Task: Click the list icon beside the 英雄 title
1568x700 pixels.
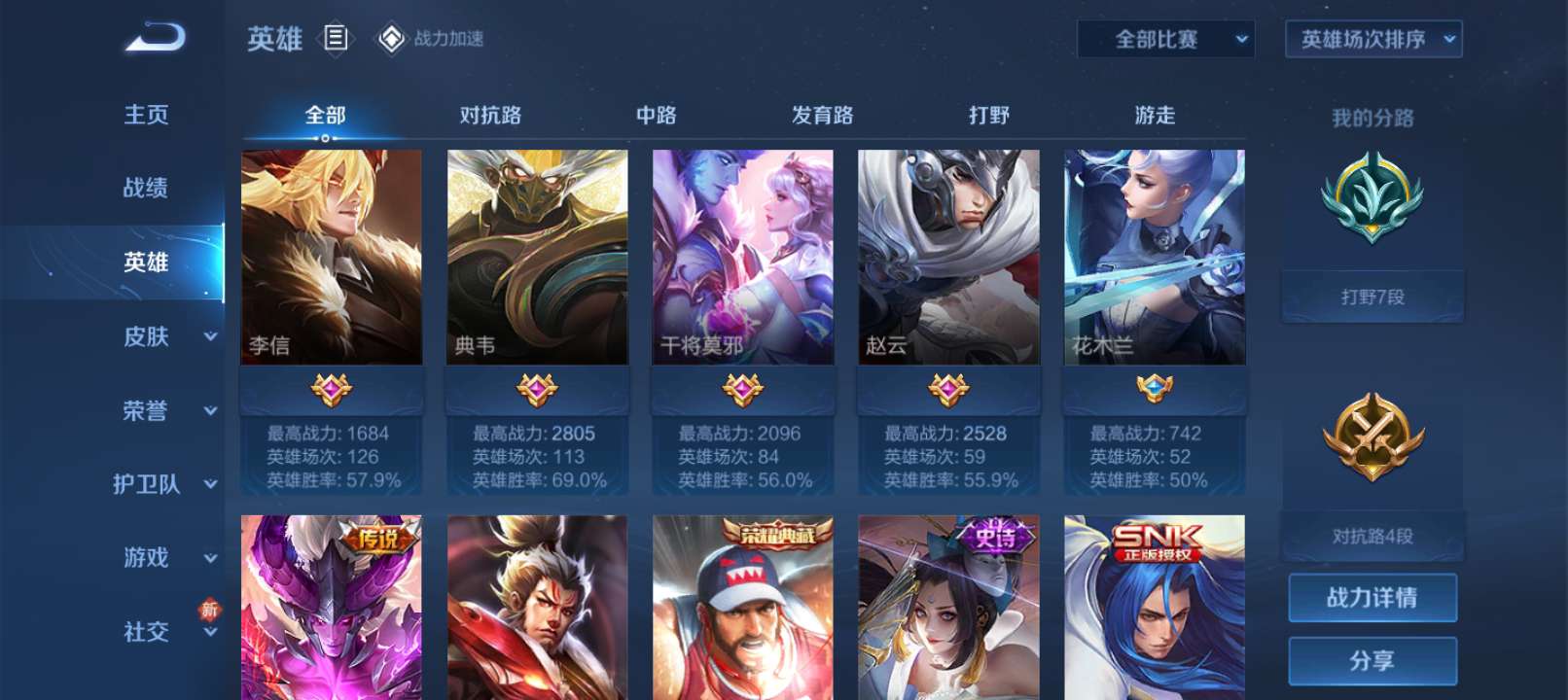Action: (x=335, y=37)
